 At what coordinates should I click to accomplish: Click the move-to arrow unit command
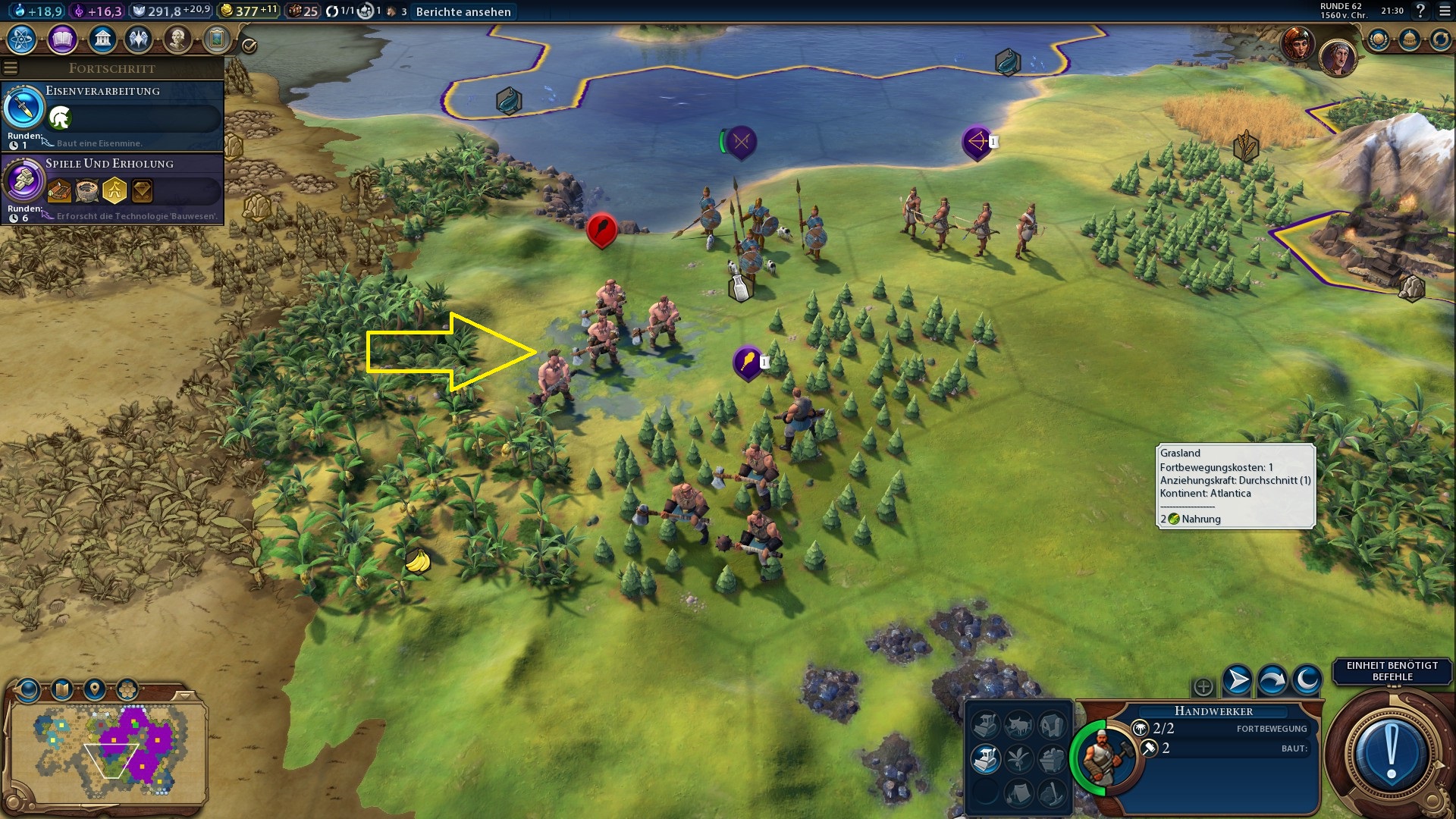pyautogui.click(x=1238, y=679)
